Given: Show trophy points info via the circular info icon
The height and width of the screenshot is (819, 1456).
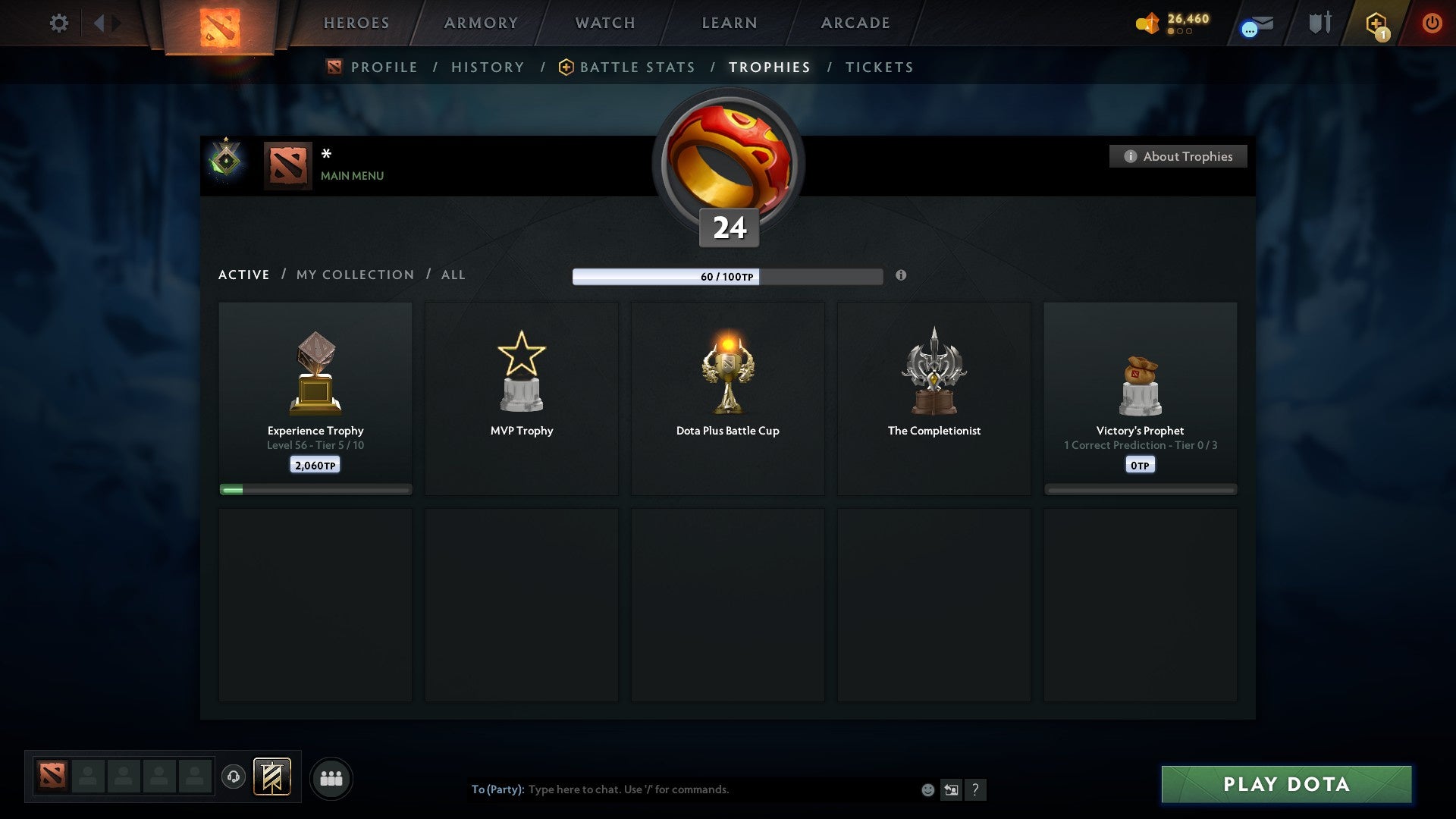Looking at the screenshot, I should pos(902,276).
